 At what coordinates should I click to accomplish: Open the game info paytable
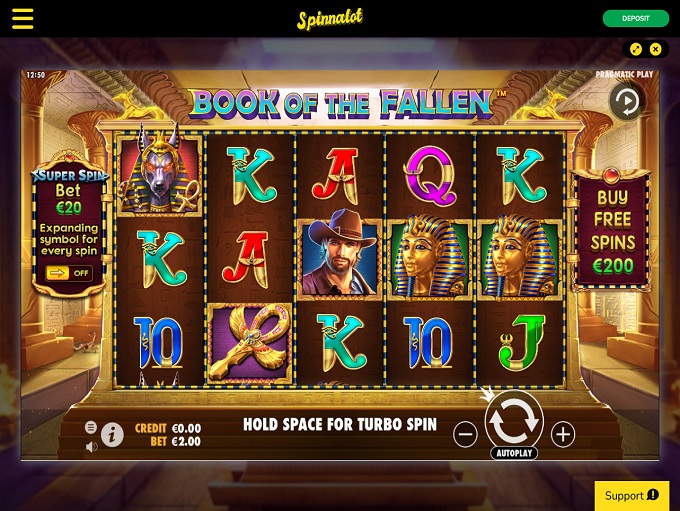tap(112, 434)
